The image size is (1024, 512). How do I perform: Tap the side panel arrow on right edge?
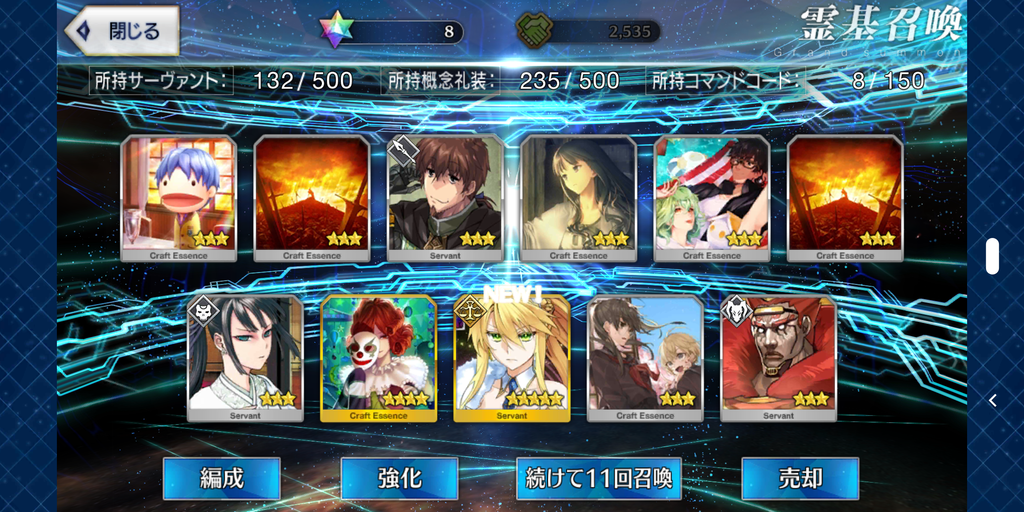[992, 400]
